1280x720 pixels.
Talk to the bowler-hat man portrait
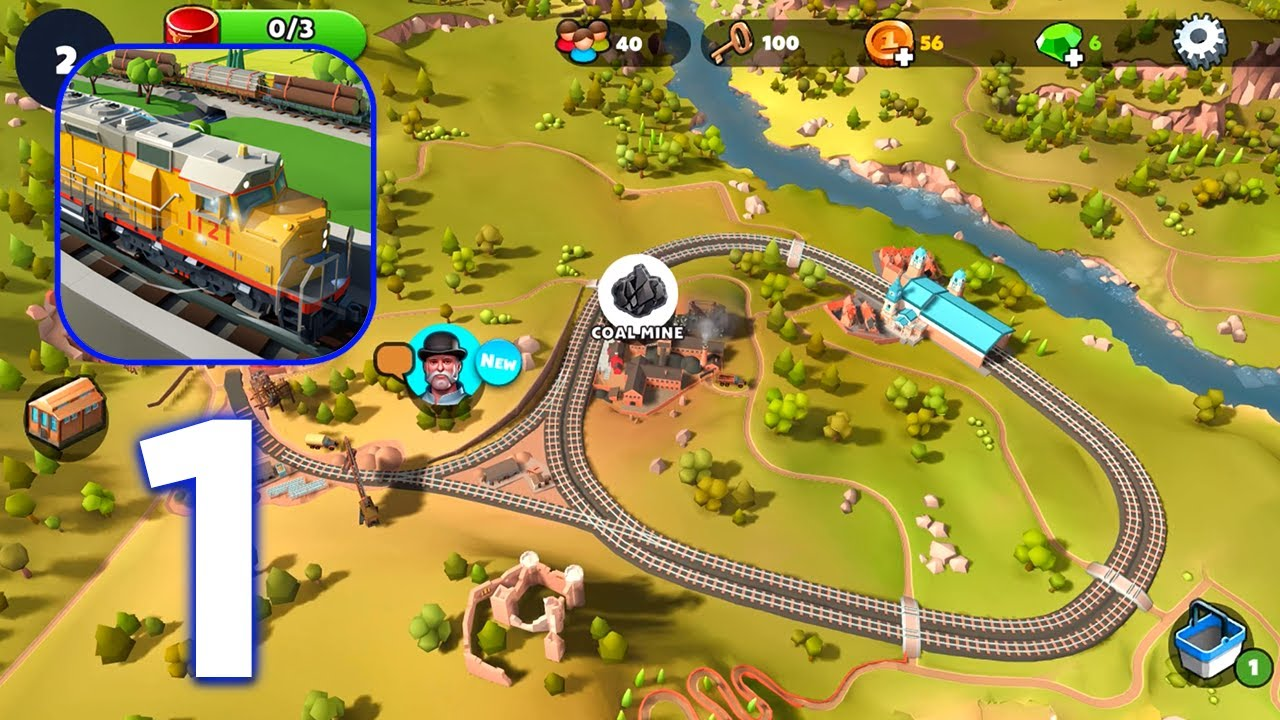pyautogui.click(x=440, y=366)
